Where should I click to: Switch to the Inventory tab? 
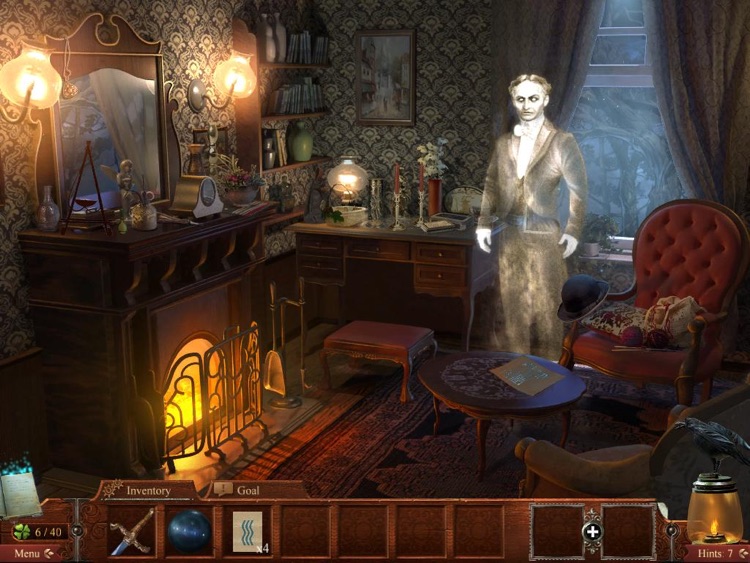(147, 490)
